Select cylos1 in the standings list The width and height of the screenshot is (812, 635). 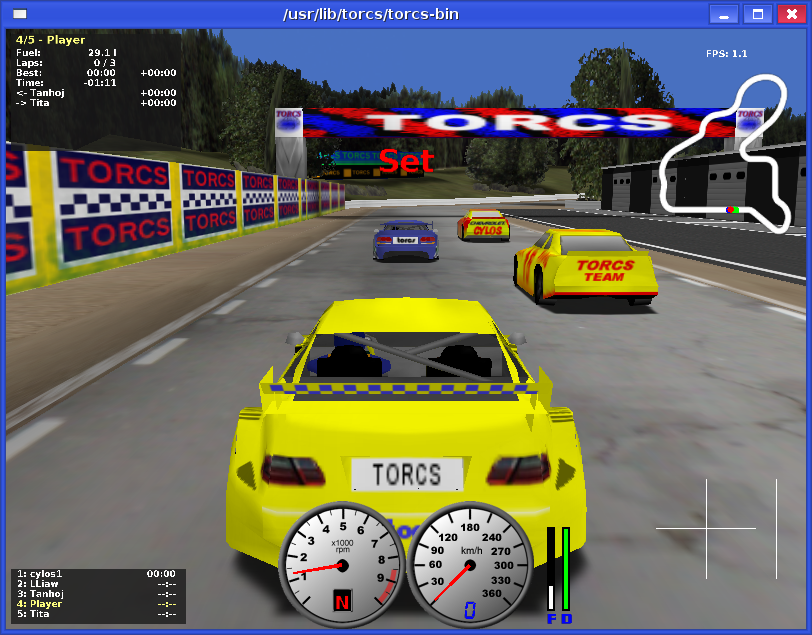click(95, 574)
